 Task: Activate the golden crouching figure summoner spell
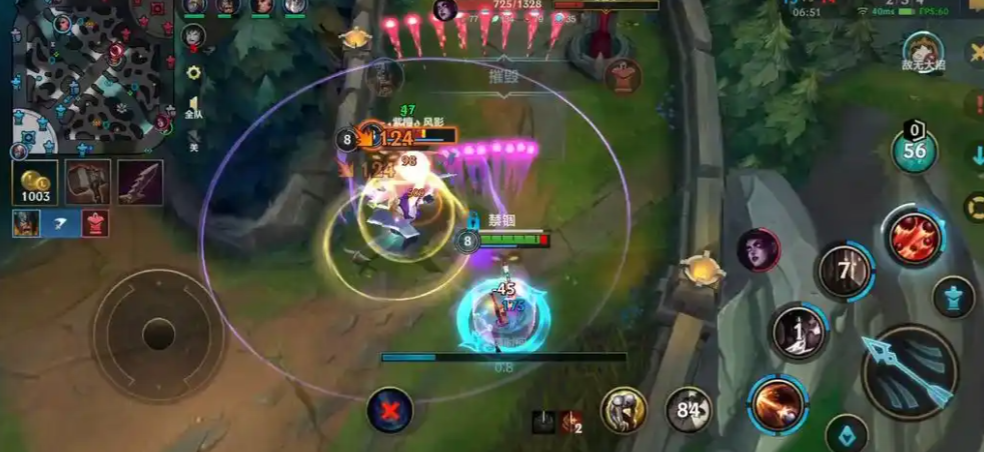click(x=623, y=409)
